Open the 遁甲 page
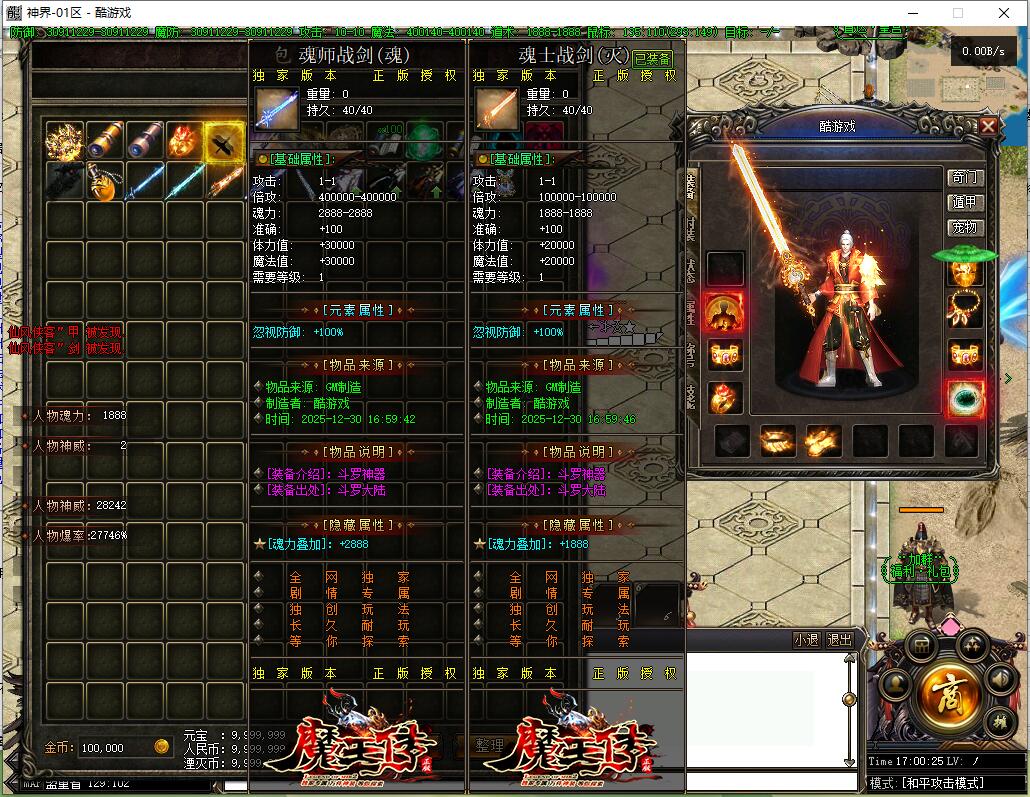 pos(965,203)
